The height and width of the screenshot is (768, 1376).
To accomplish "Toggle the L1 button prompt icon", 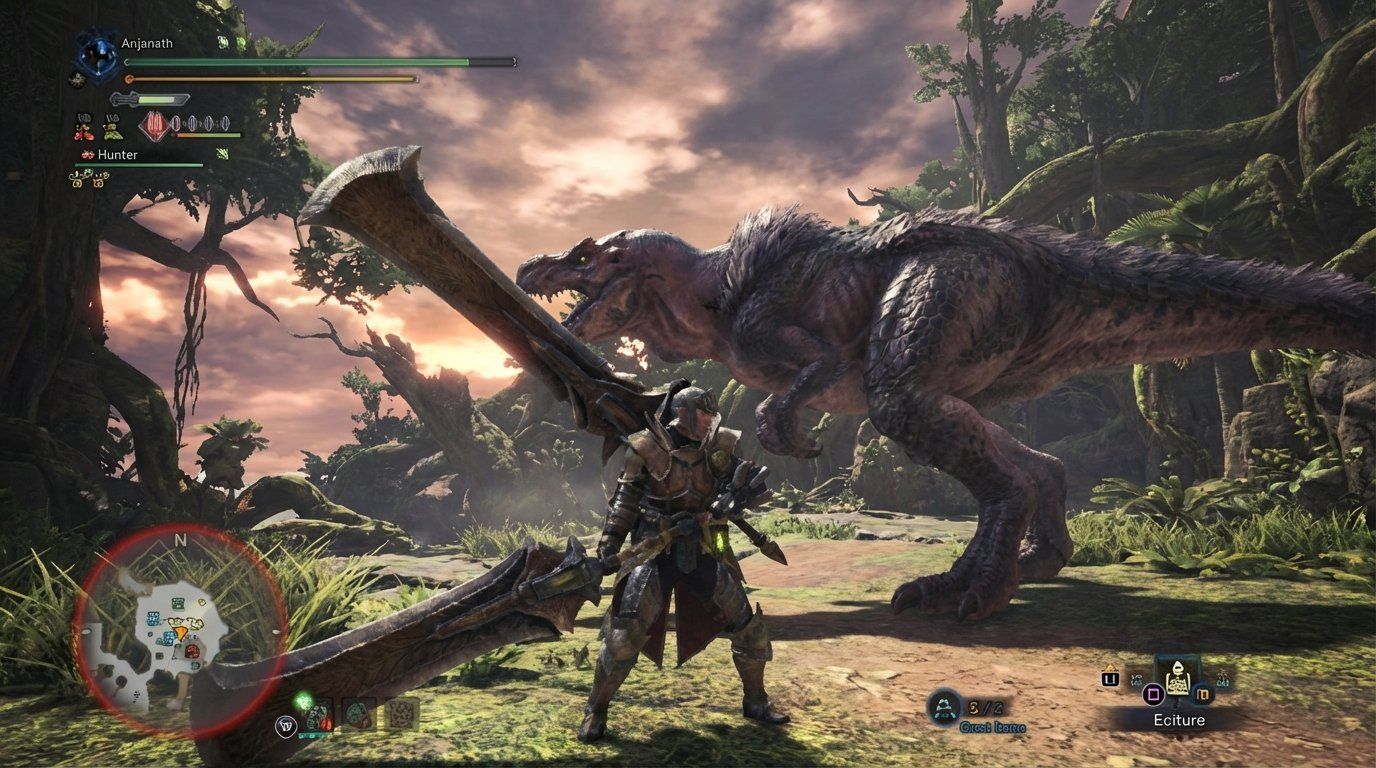I will coord(1110,679).
